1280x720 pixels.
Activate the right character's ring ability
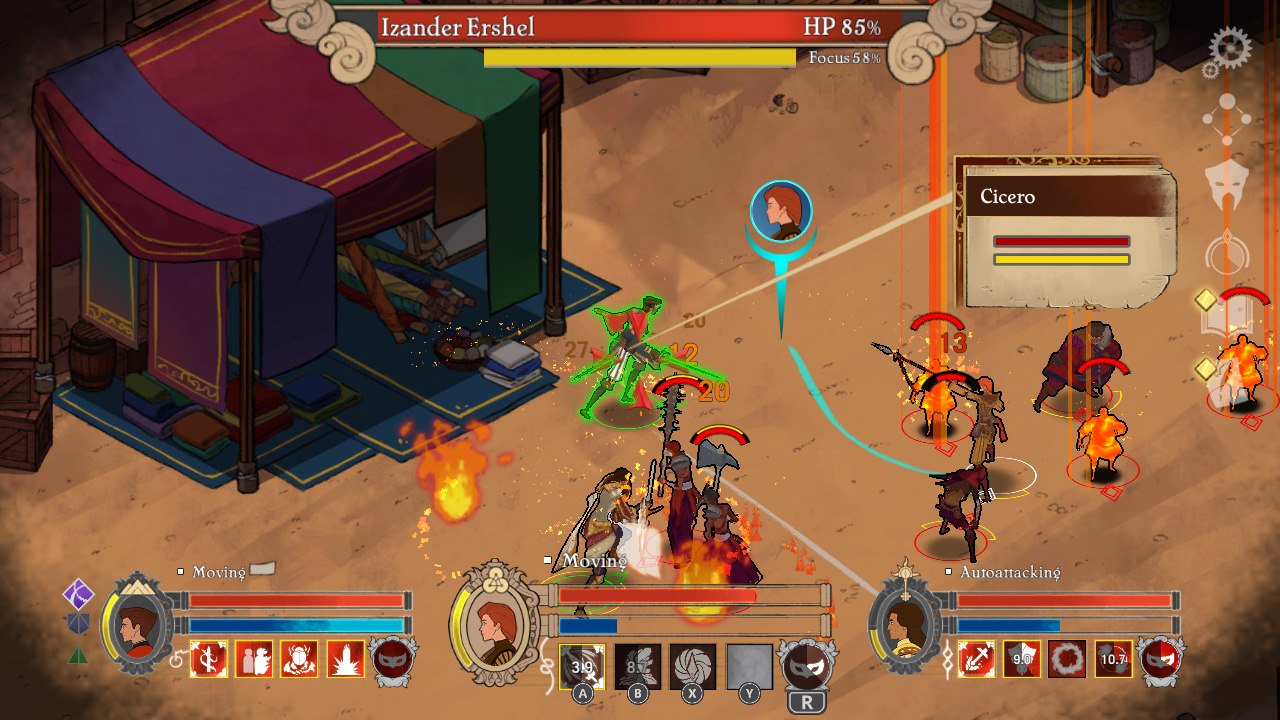tap(1068, 659)
